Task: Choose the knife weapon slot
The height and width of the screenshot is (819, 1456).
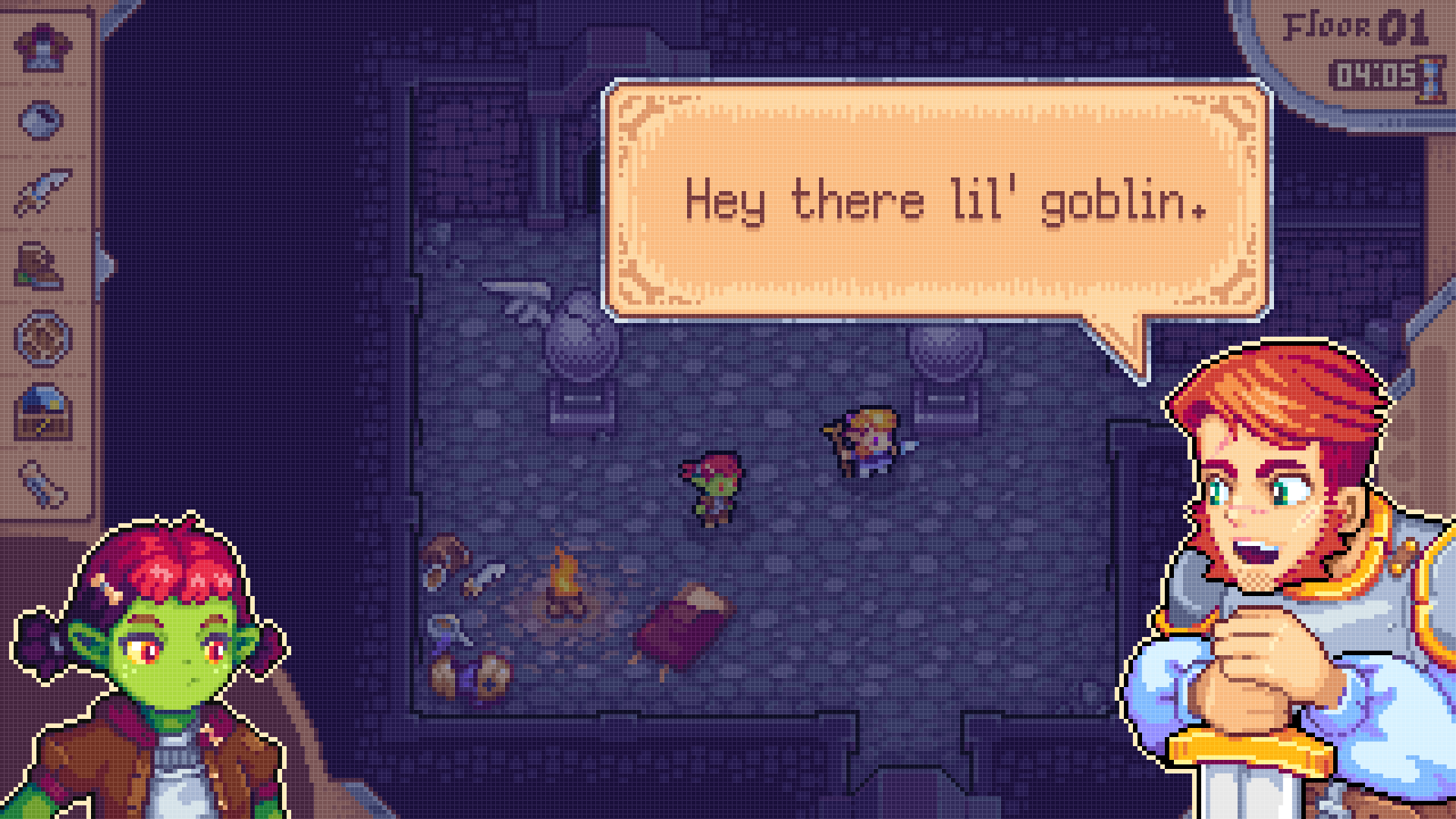Action: click(42, 191)
